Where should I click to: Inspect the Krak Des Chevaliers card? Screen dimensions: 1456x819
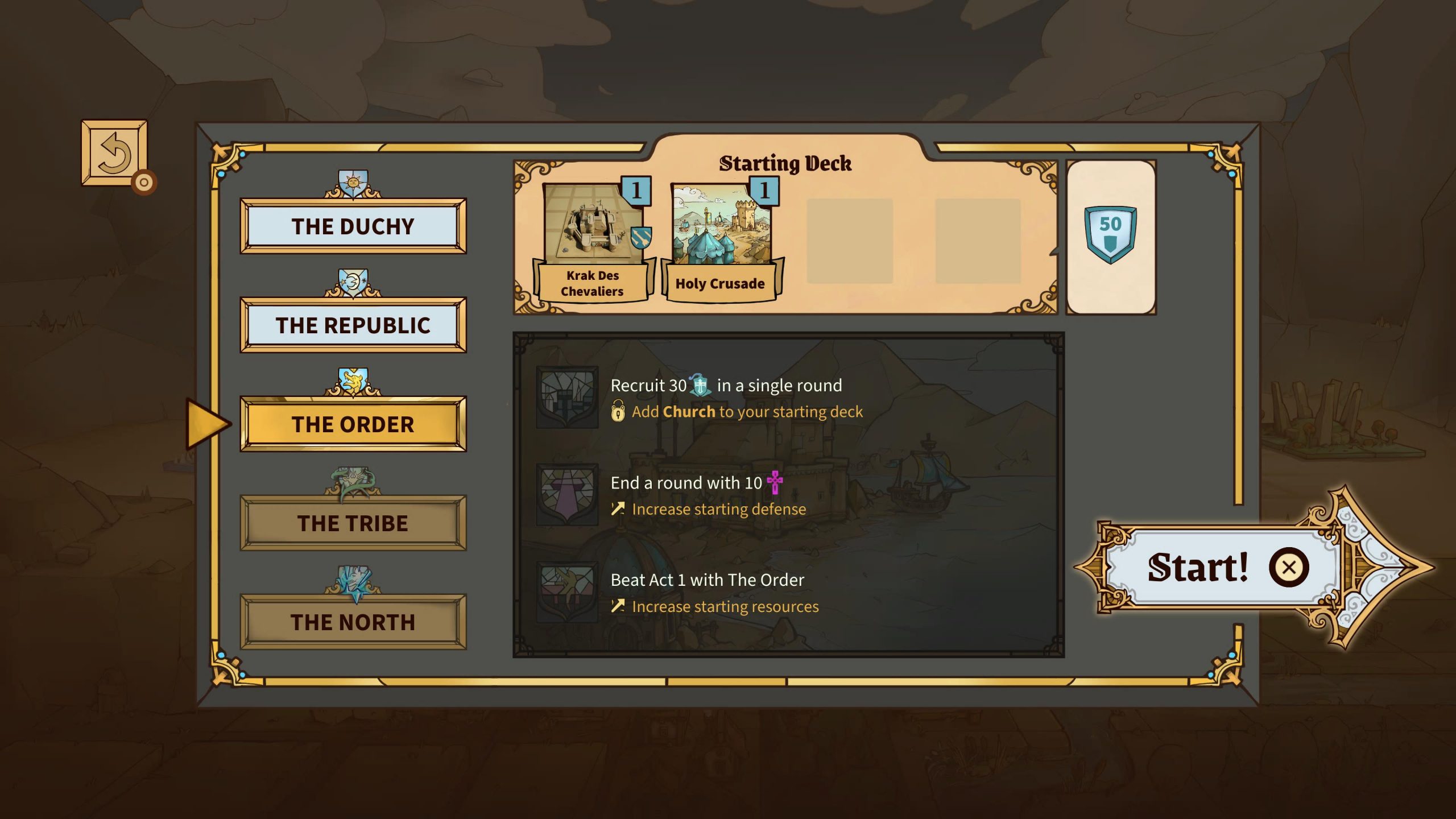593,242
